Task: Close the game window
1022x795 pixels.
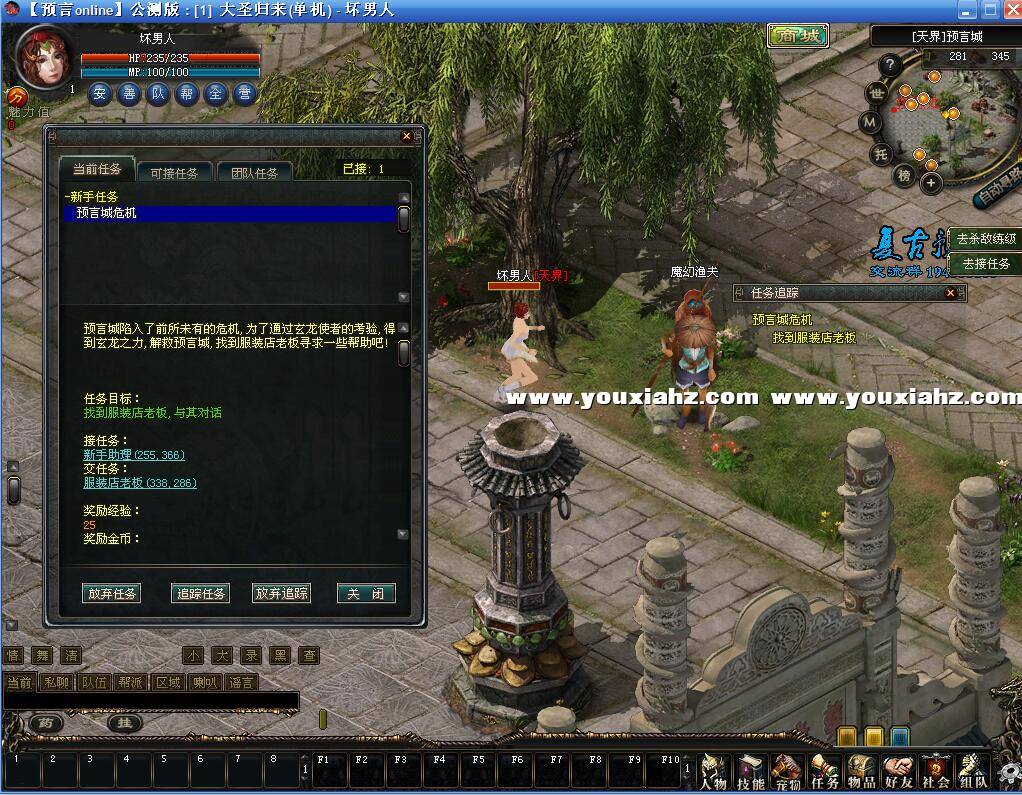Action: [x=1010, y=10]
